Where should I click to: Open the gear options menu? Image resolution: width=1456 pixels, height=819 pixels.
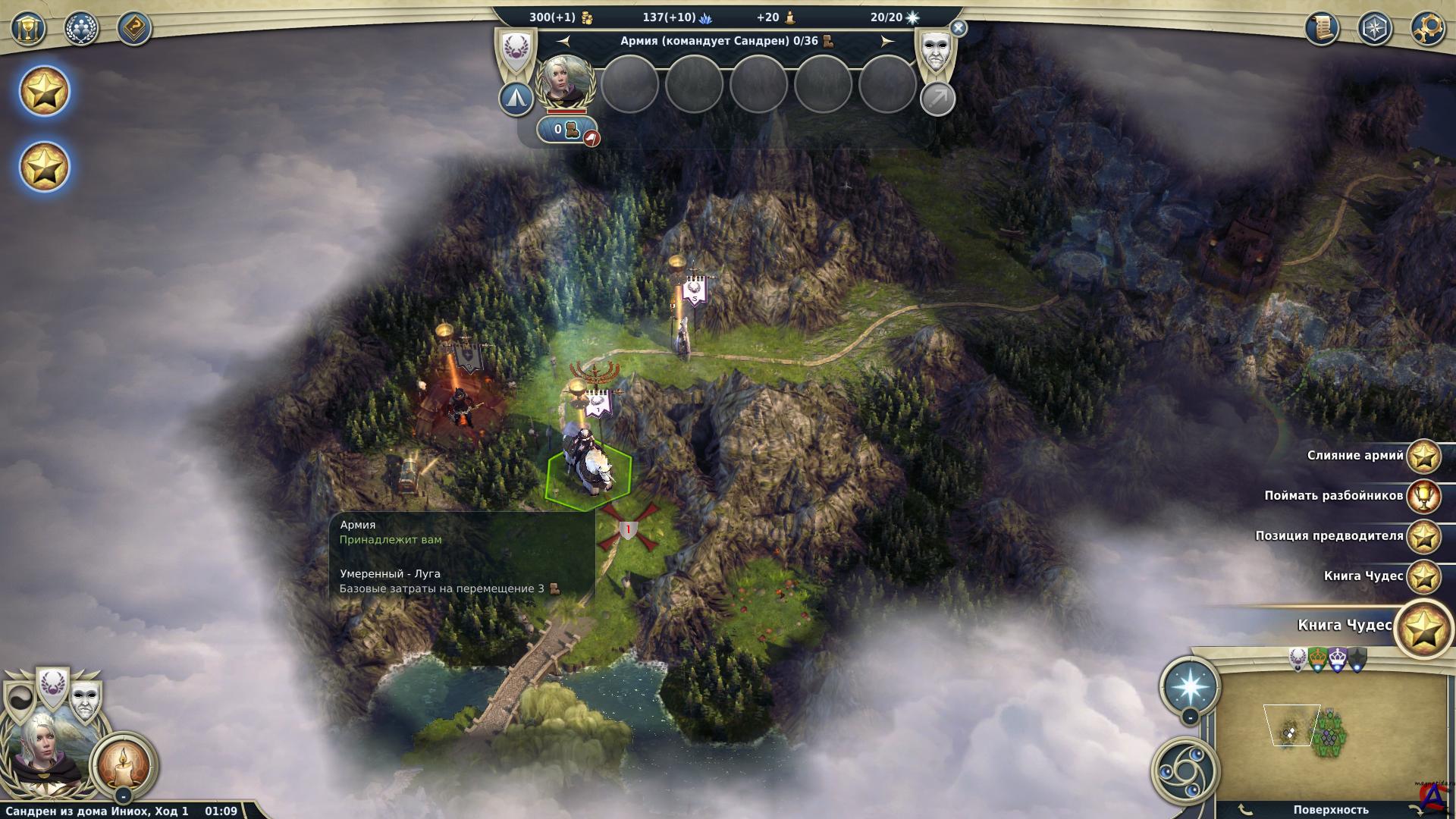[x=1426, y=29]
